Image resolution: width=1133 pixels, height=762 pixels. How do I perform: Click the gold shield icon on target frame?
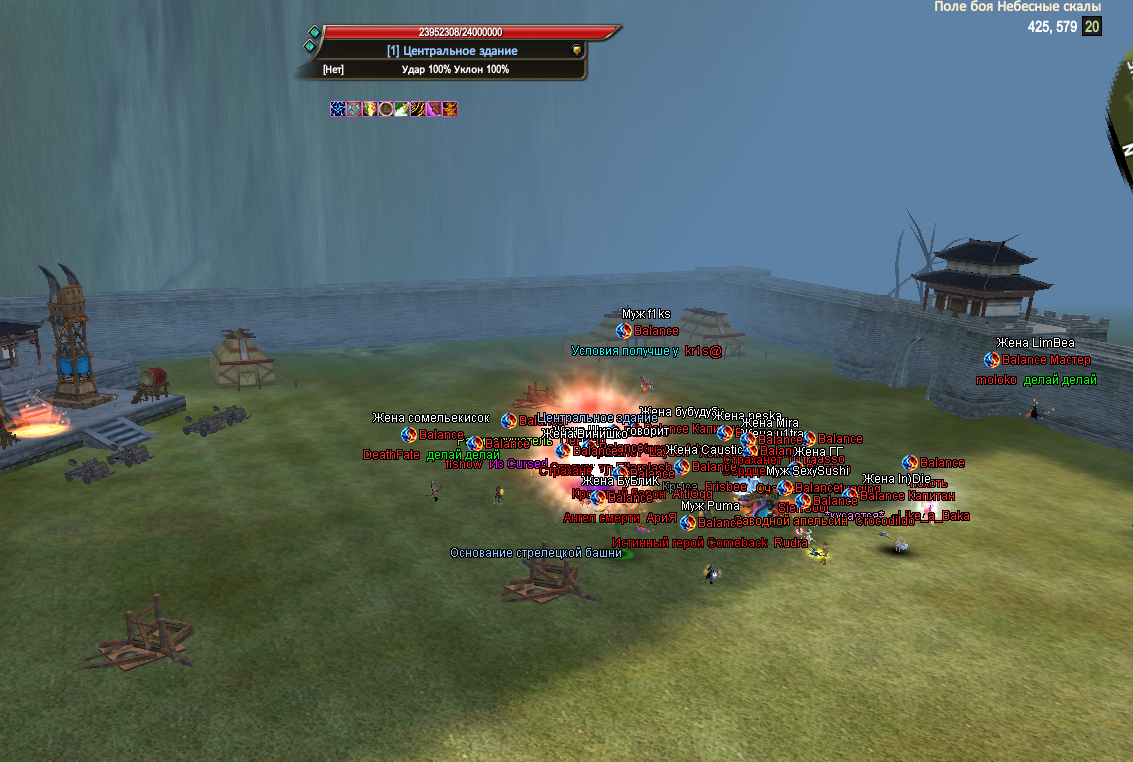[577, 50]
